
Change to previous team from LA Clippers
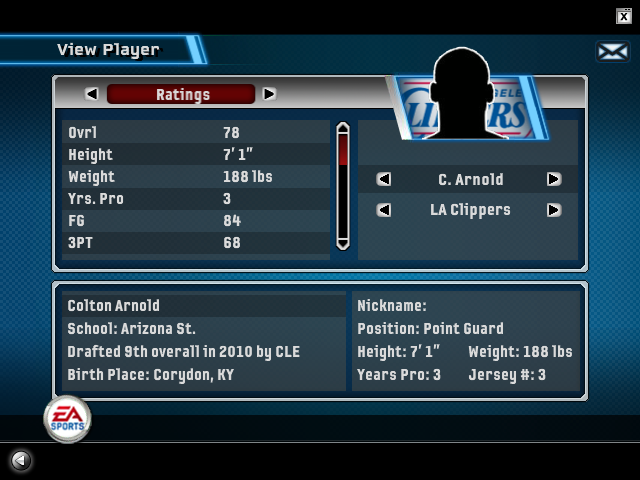pyautogui.click(x=383, y=210)
